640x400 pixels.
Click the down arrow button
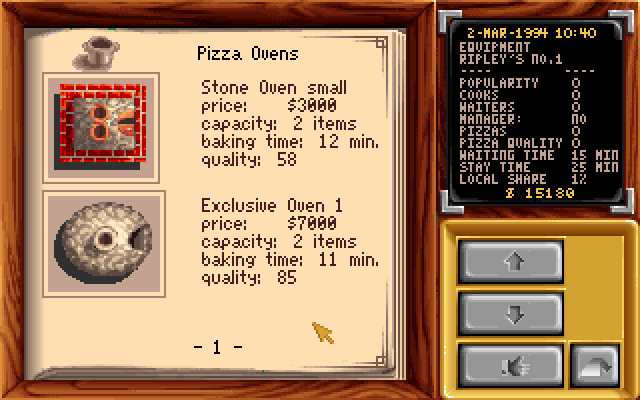(516, 314)
